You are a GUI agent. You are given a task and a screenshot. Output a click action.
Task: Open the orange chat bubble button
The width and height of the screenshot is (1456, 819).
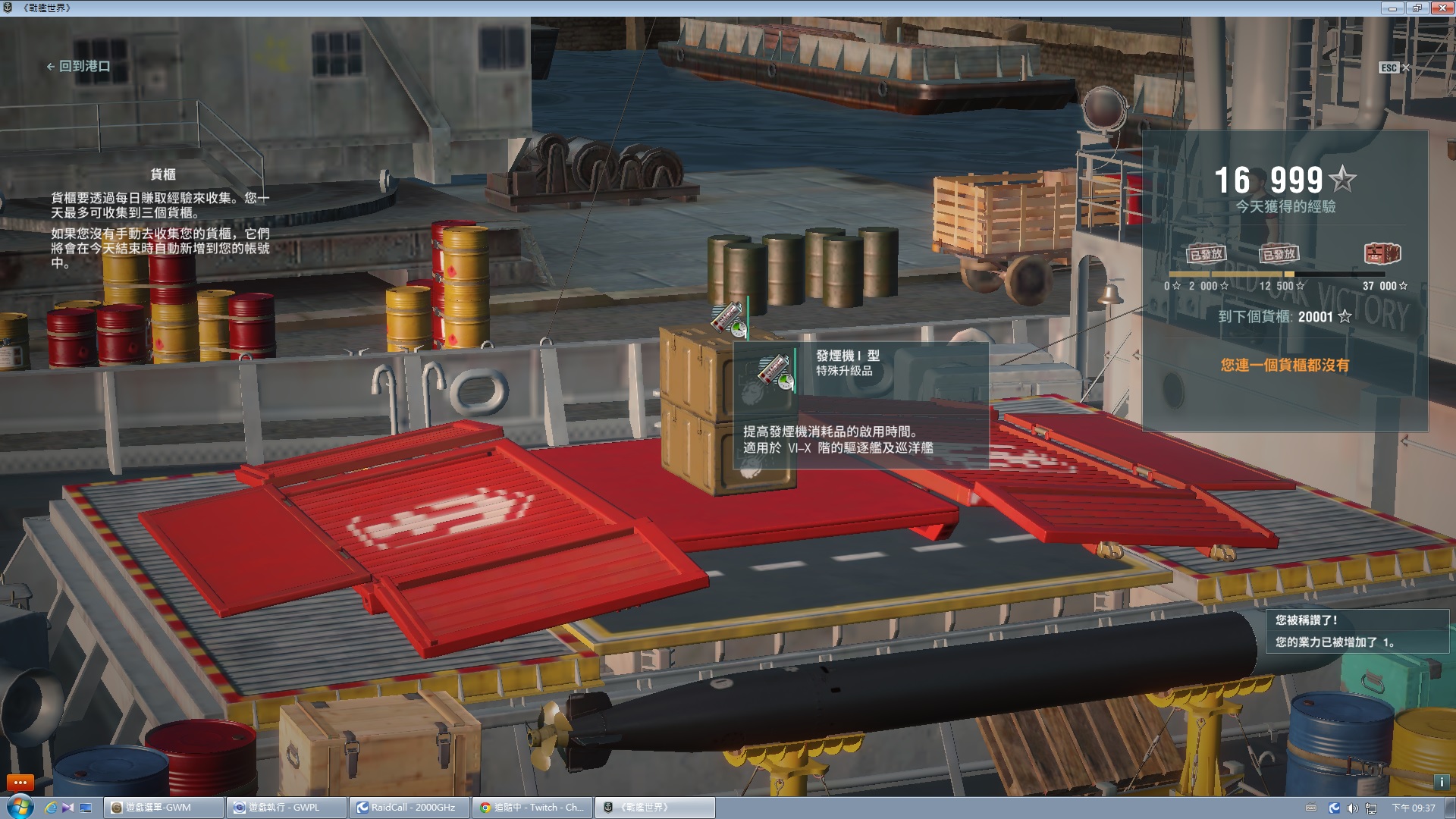[20, 782]
